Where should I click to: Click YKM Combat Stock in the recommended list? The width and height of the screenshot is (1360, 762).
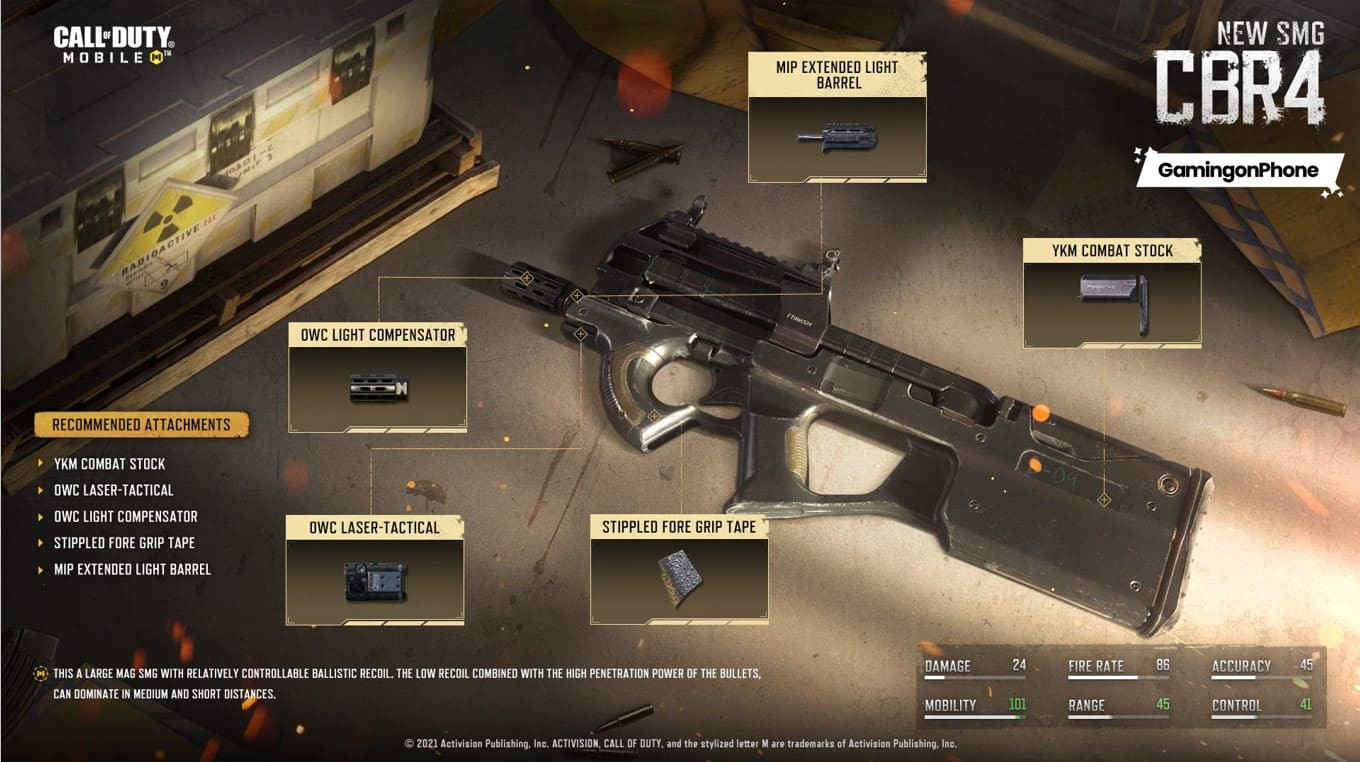pos(110,464)
